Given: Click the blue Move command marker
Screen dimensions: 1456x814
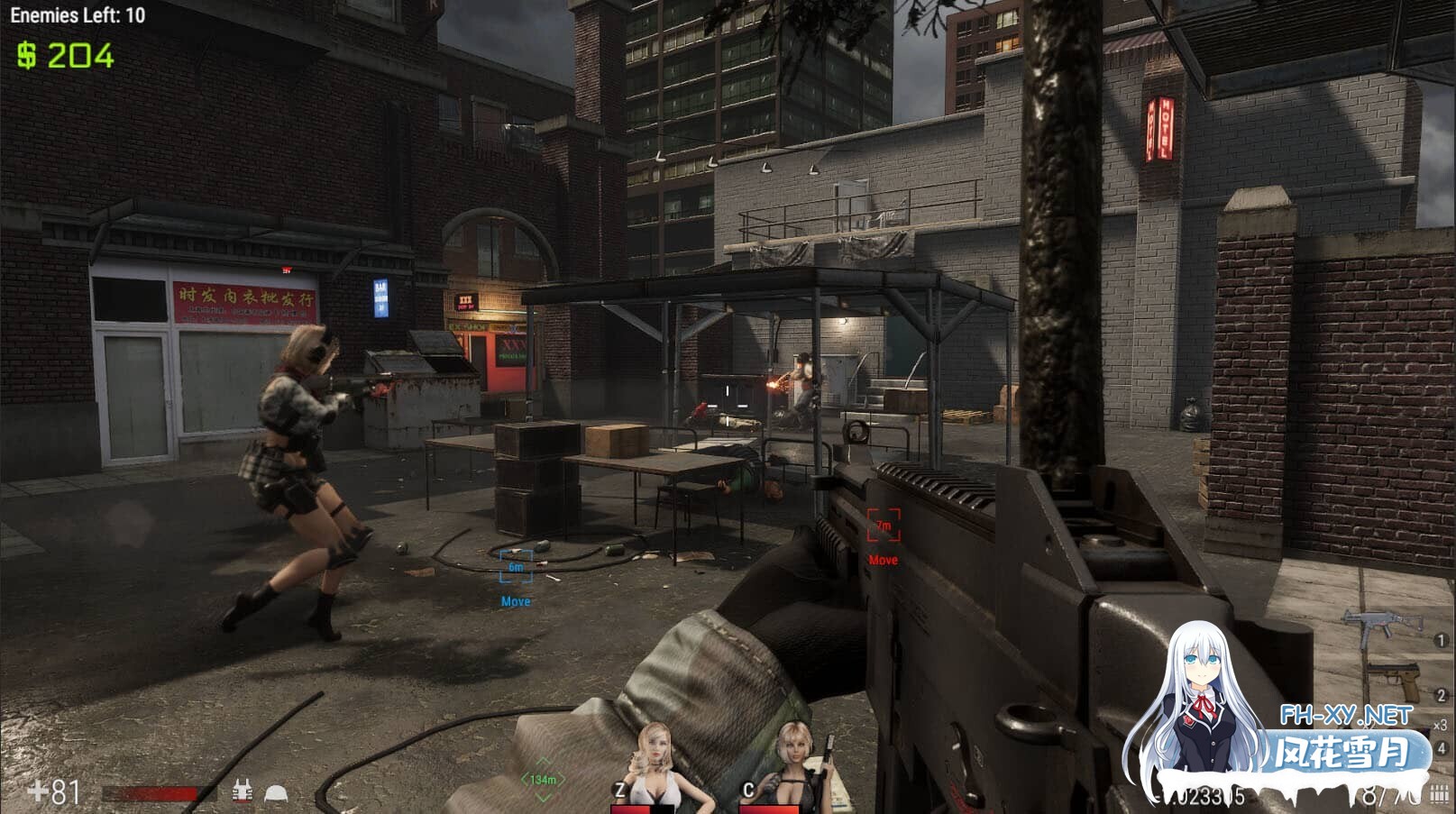Looking at the screenshot, I should tap(516, 568).
